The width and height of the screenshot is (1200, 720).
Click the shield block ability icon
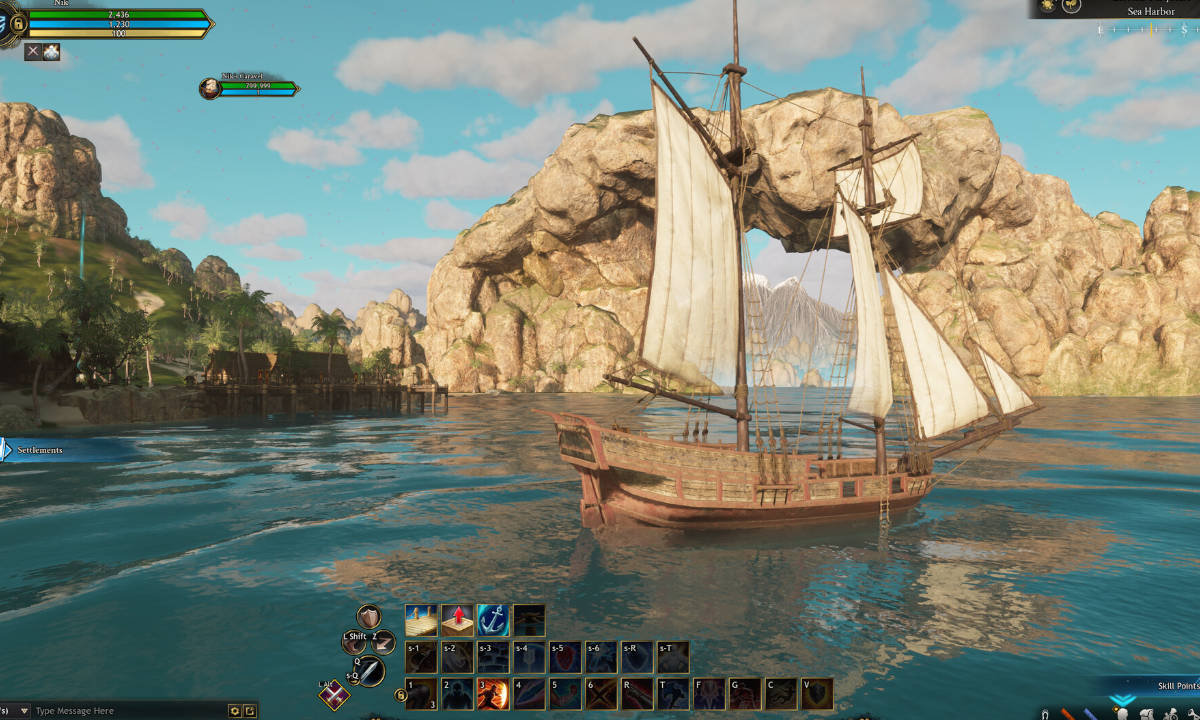pyautogui.click(x=369, y=616)
